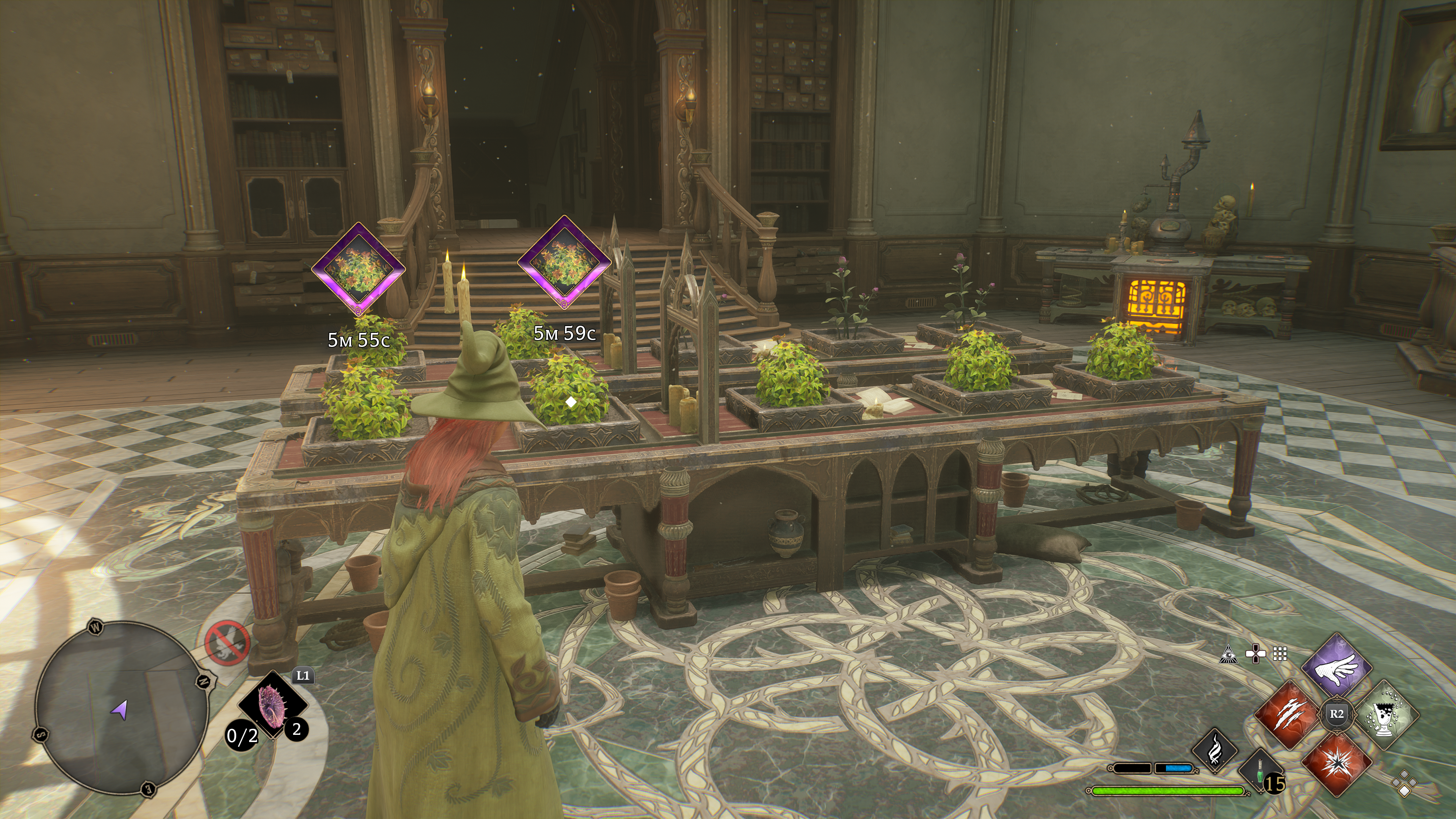Select the plant marker showing 5м 55с
1456x819 pixels.
coord(358,269)
